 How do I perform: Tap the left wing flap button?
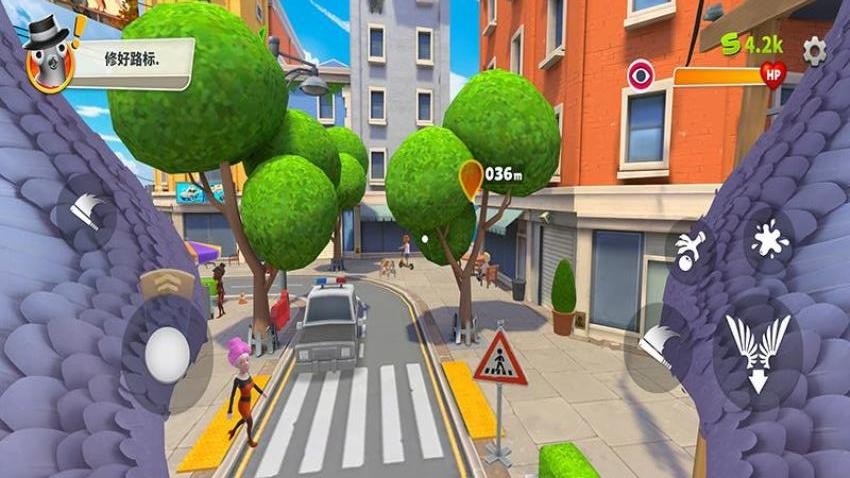(x=86, y=207)
